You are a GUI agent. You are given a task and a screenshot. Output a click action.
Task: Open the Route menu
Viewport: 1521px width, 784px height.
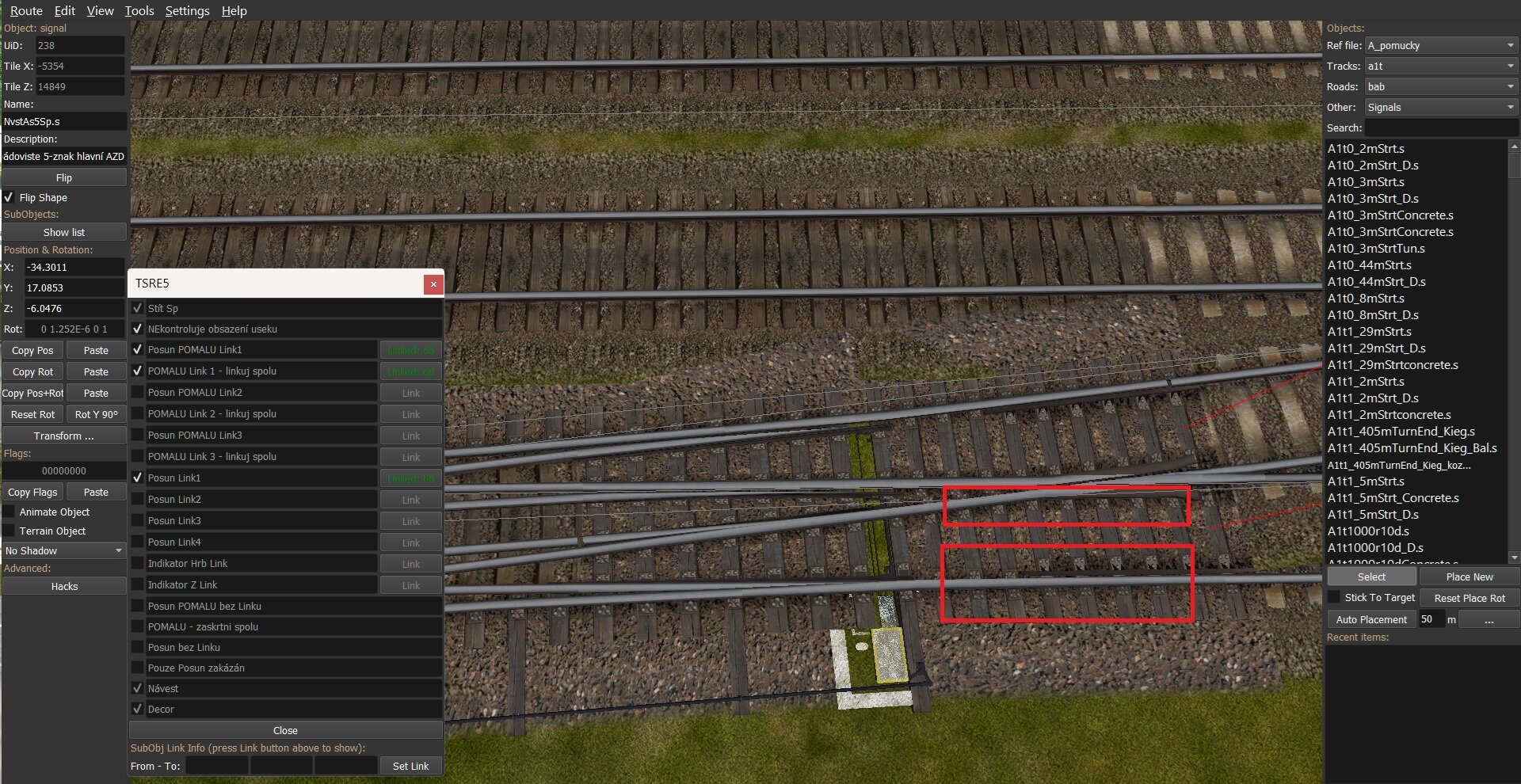coord(26,11)
